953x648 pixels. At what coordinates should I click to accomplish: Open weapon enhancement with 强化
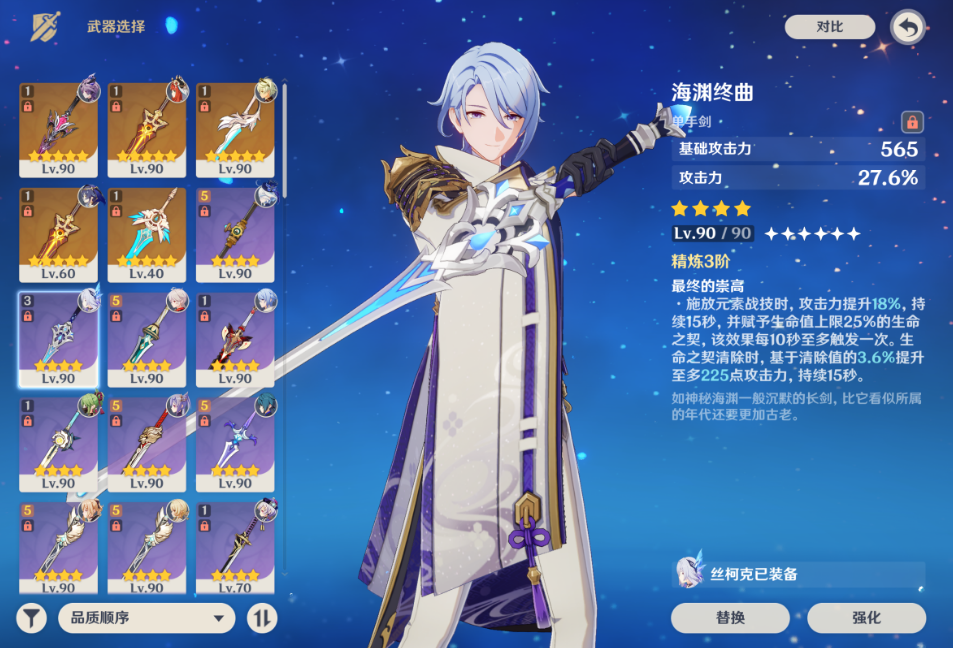pos(867,617)
